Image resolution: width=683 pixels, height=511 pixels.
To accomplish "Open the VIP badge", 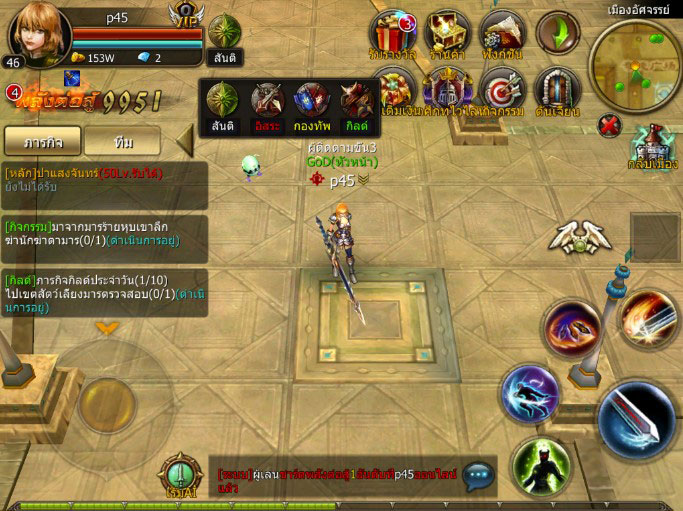I will tap(183, 16).
